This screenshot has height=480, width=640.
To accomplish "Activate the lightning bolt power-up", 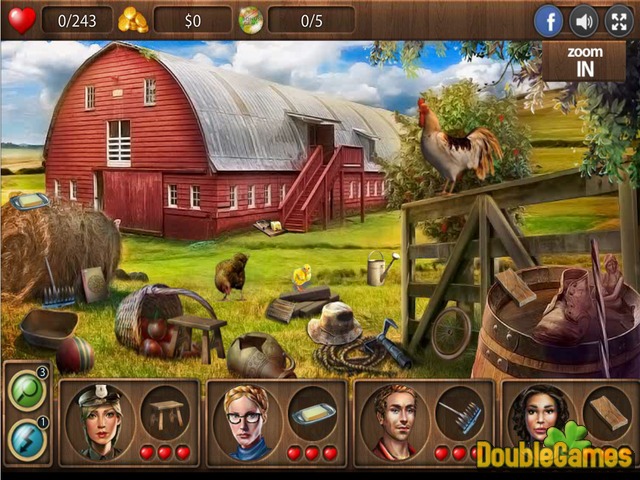I will [x=25, y=438].
